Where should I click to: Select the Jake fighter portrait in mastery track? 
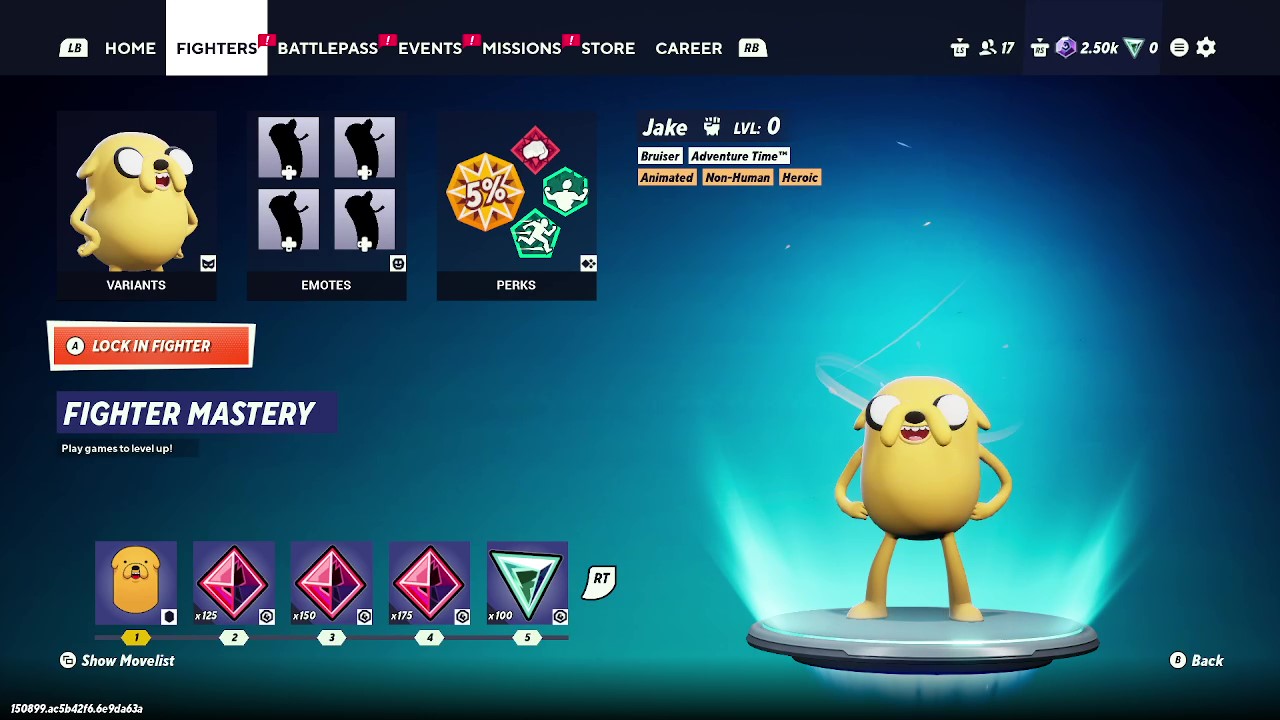click(x=136, y=582)
